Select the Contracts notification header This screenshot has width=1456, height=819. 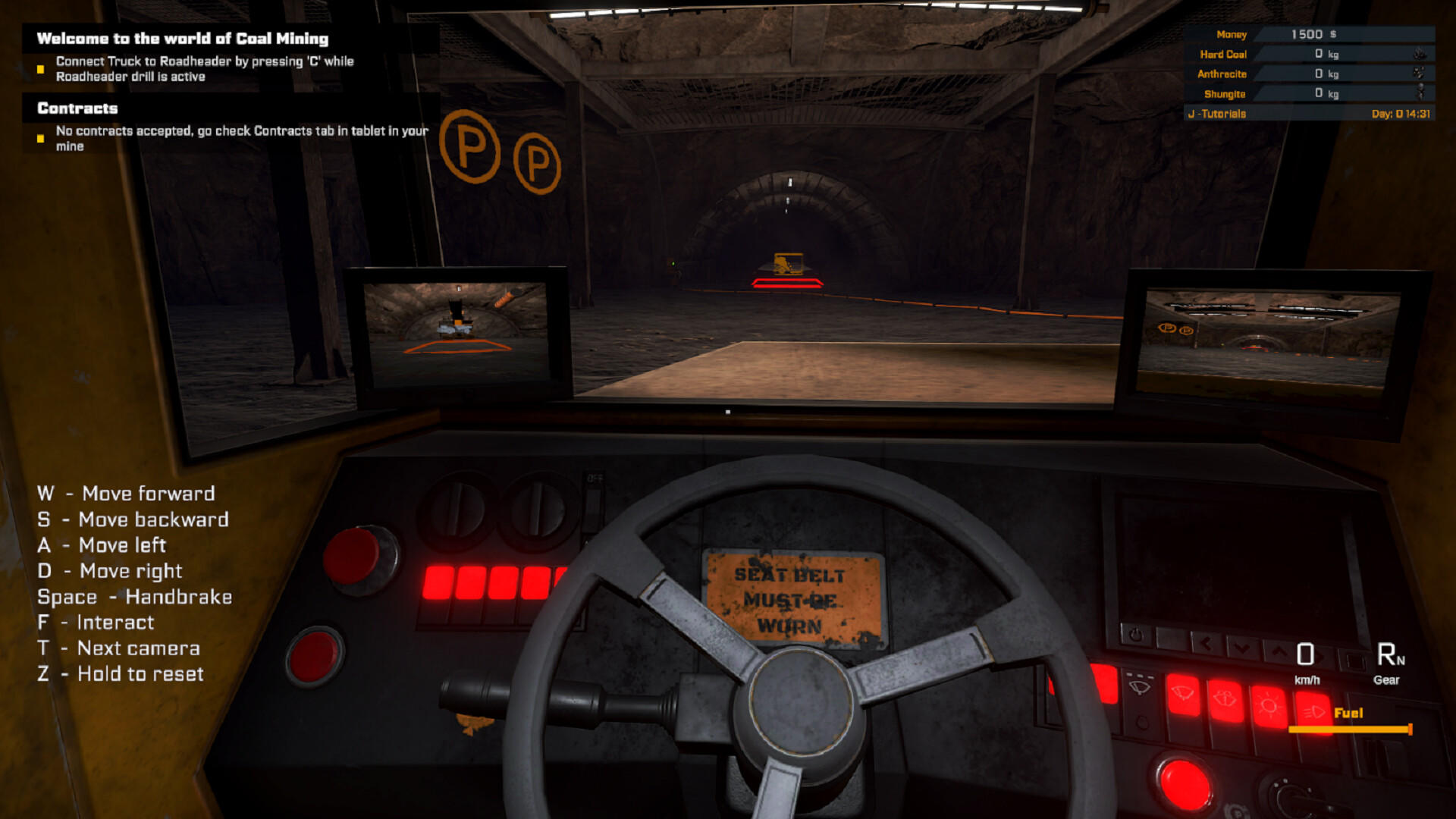[76, 108]
